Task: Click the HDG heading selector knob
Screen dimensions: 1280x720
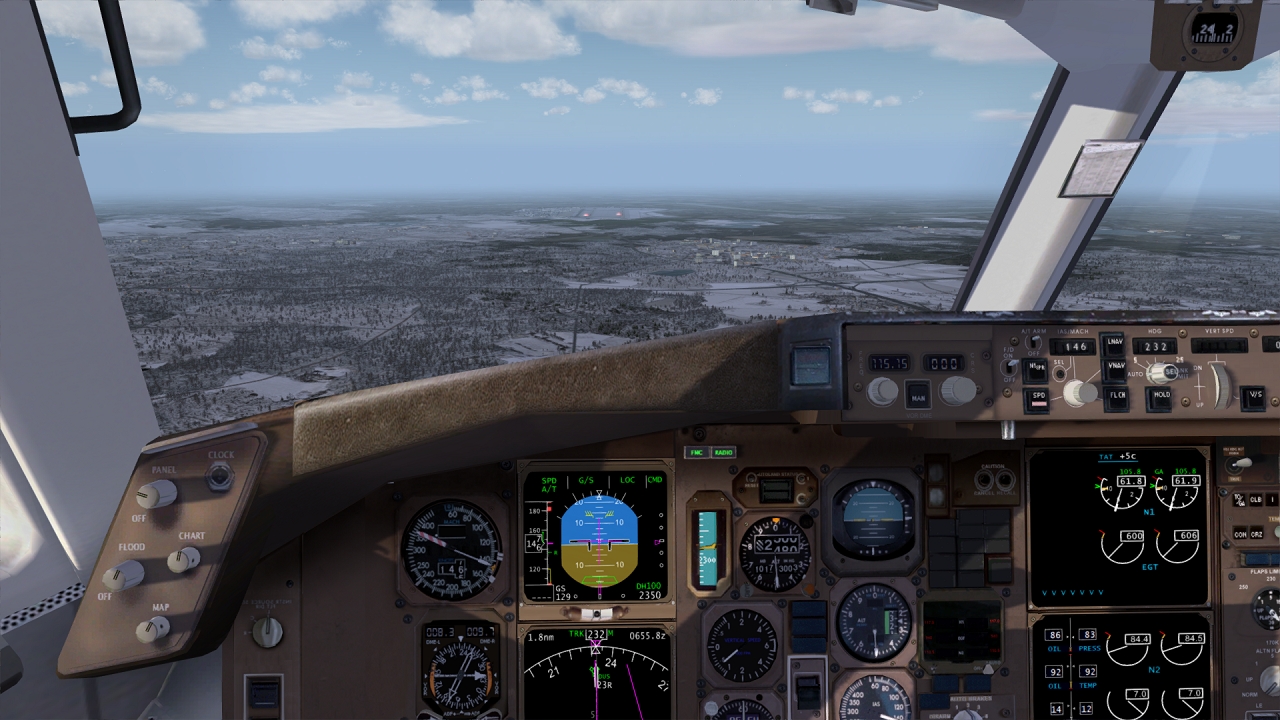Action: pos(1160,373)
